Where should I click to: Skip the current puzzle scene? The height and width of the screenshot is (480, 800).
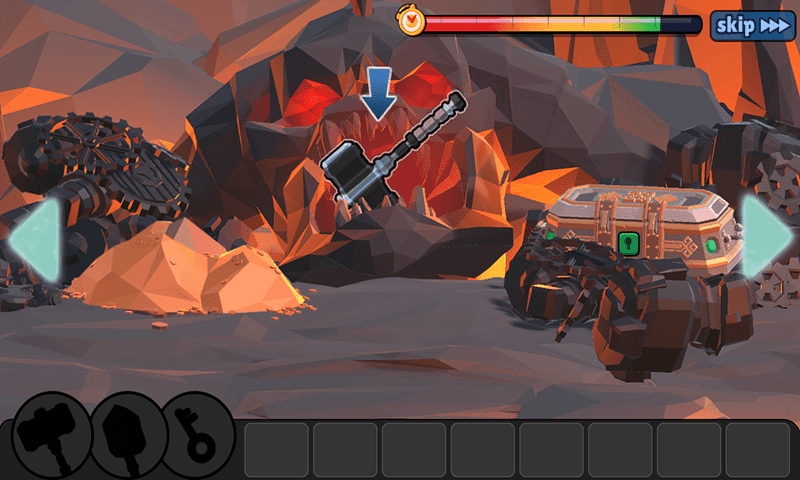[x=752, y=25]
